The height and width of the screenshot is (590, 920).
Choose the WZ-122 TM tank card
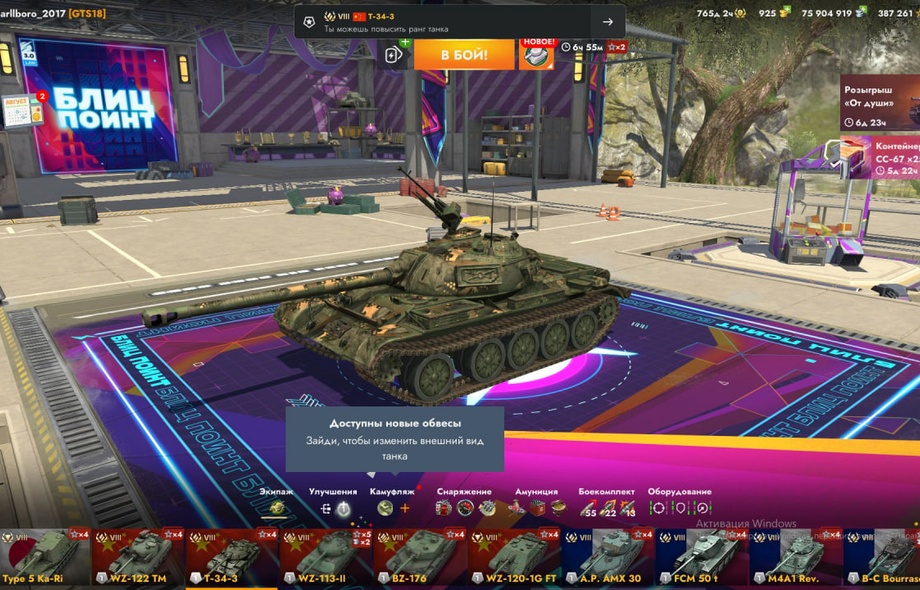tap(140, 557)
